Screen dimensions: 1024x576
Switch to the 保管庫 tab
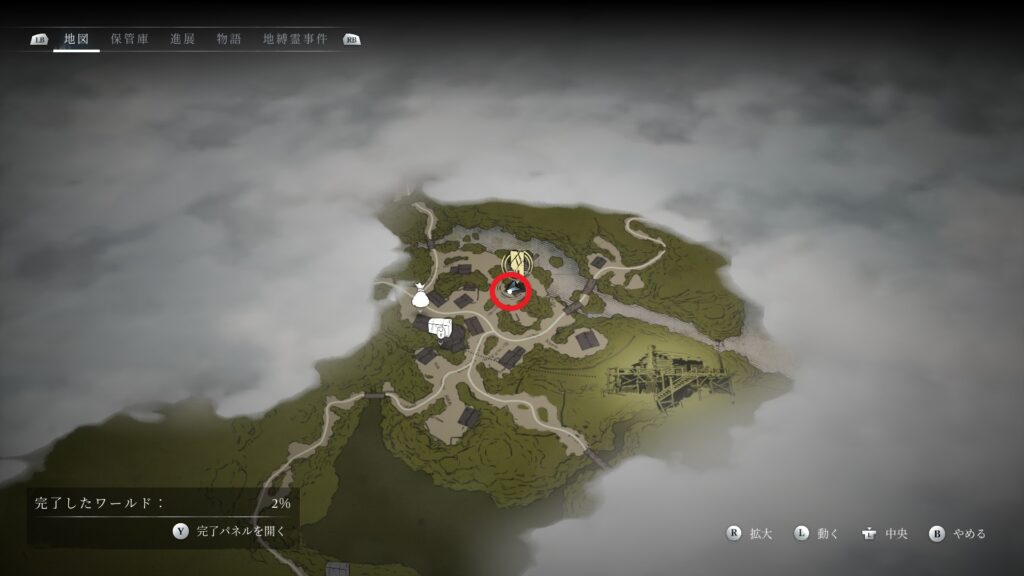point(130,39)
